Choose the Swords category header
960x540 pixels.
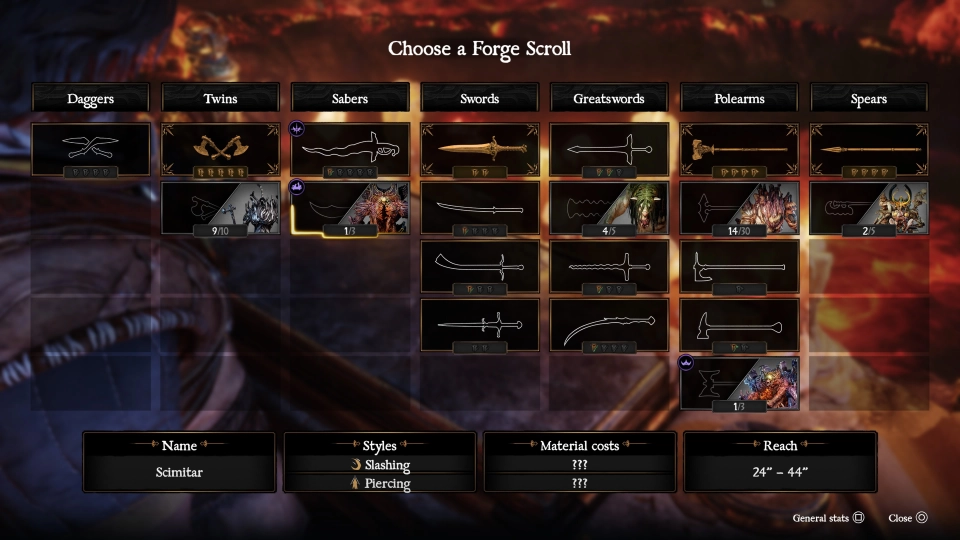tap(480, 98)
